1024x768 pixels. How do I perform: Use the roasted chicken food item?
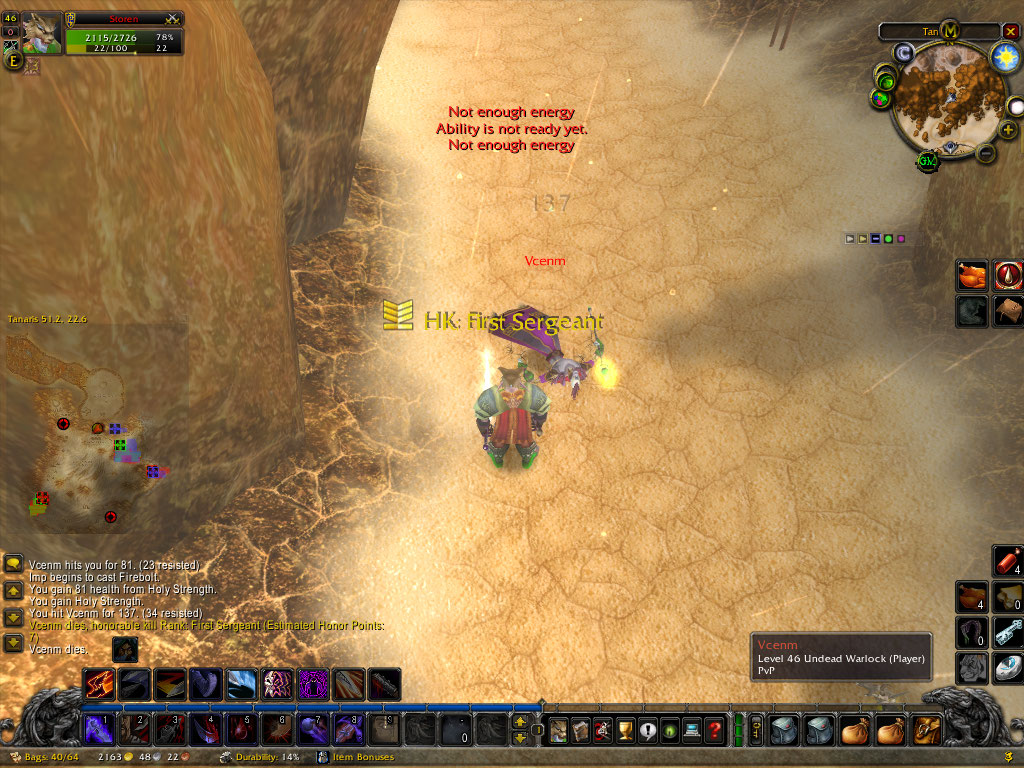point(973,275)
